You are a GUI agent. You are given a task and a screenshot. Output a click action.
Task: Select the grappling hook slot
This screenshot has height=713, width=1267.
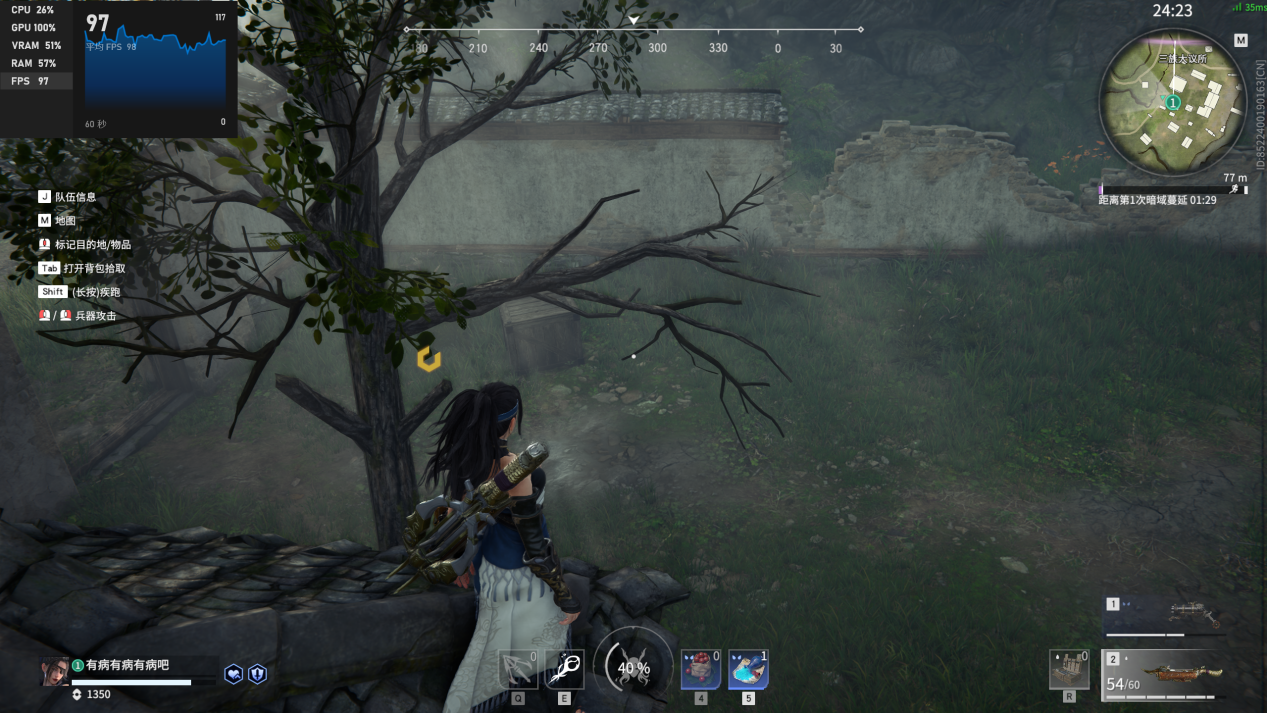[518, 669]
